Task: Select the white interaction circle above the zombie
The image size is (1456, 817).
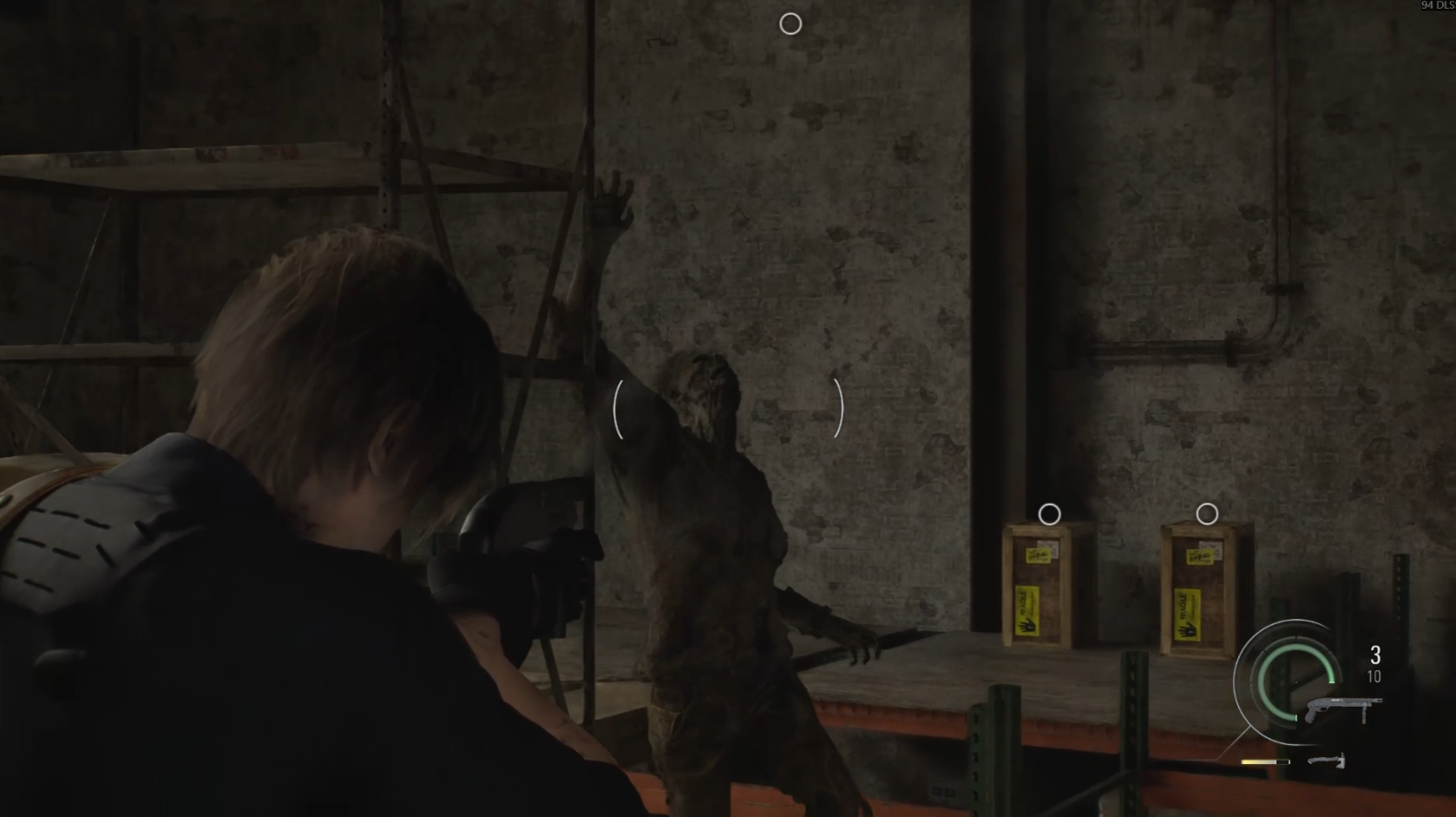Action: pyautogui.click(x=790, y=23)
